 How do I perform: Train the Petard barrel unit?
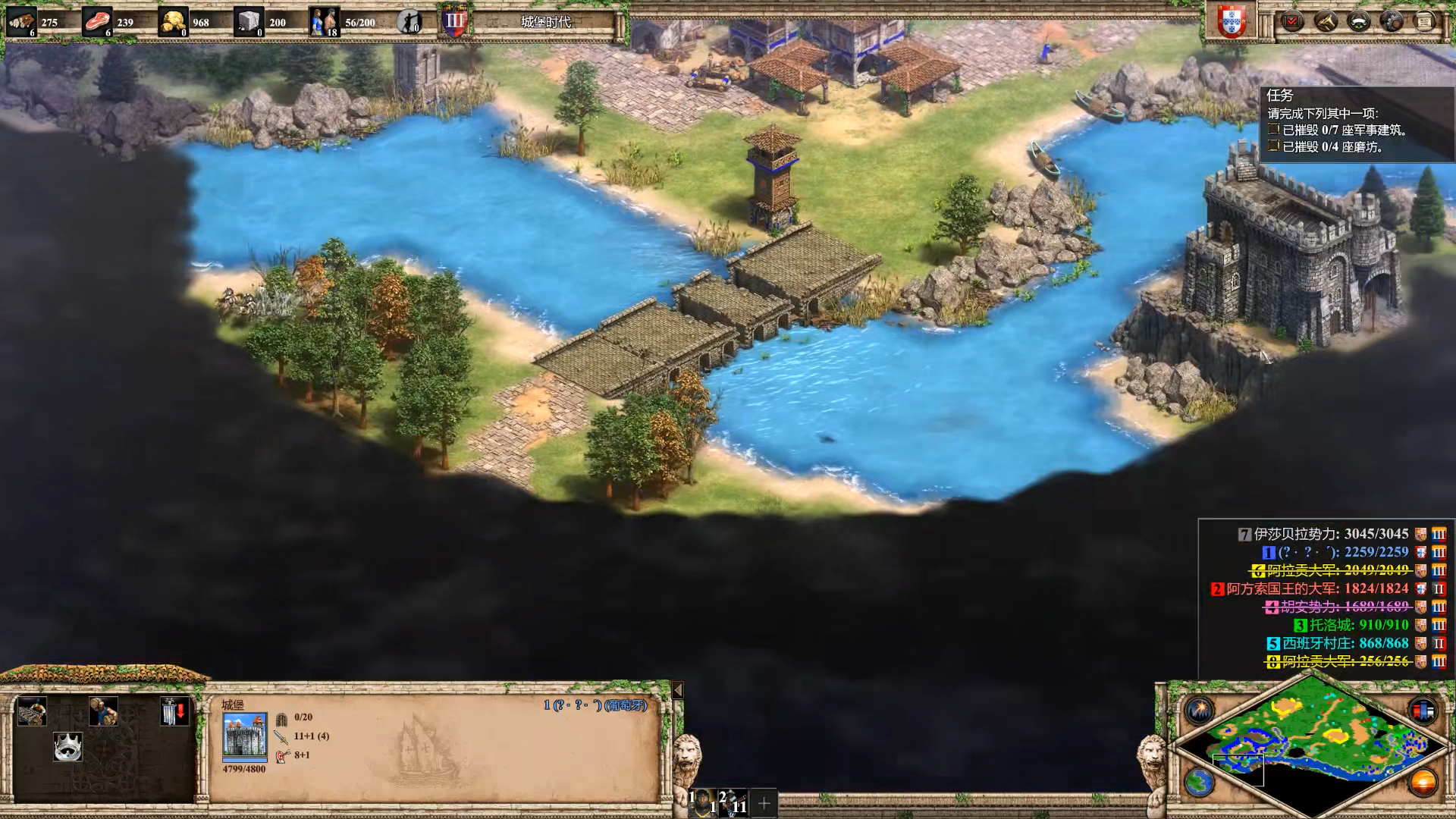point(103,712)
